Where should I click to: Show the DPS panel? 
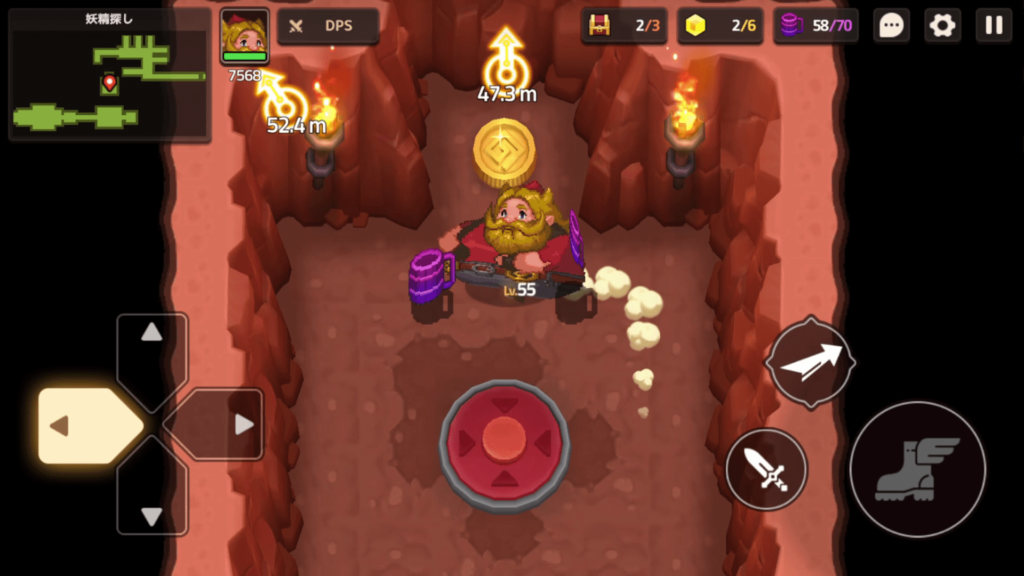click(327, 26)
